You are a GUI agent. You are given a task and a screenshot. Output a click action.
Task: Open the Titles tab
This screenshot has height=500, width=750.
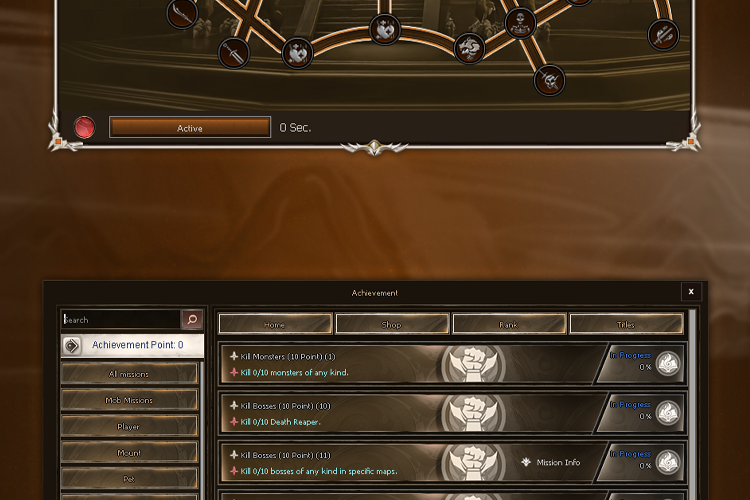click(626, 324)
